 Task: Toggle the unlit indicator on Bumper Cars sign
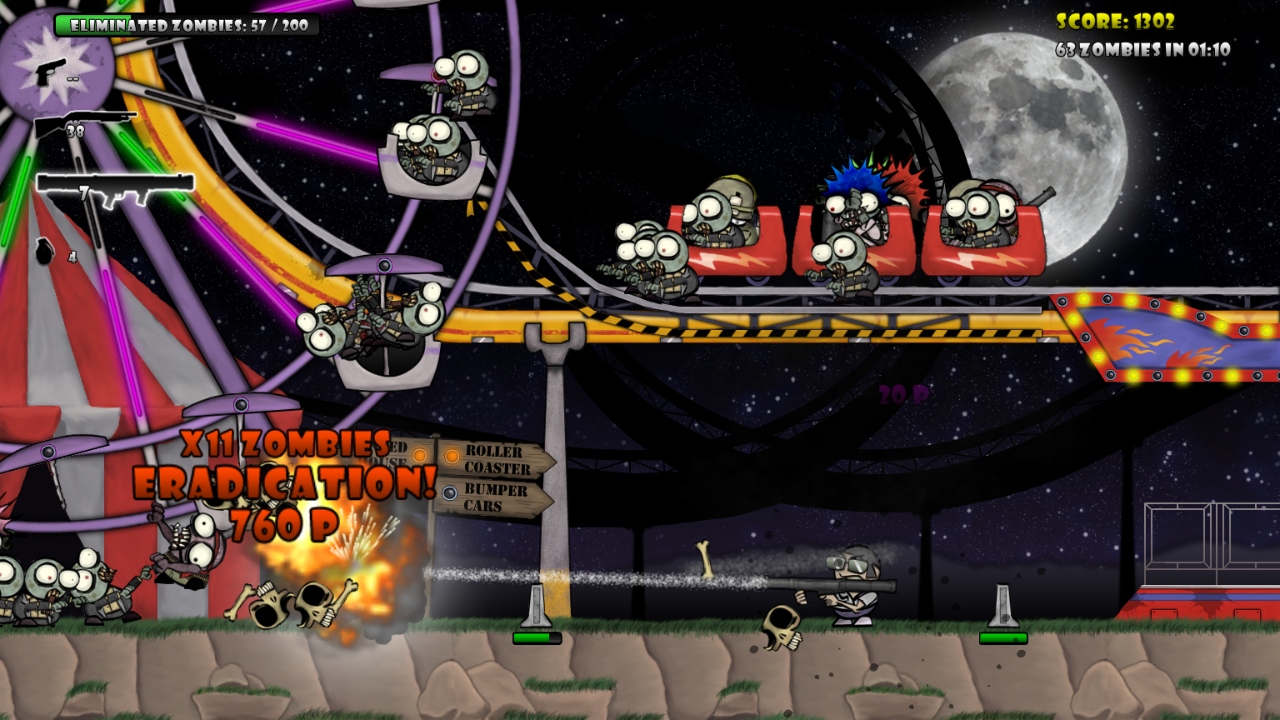tap(450, 493)
